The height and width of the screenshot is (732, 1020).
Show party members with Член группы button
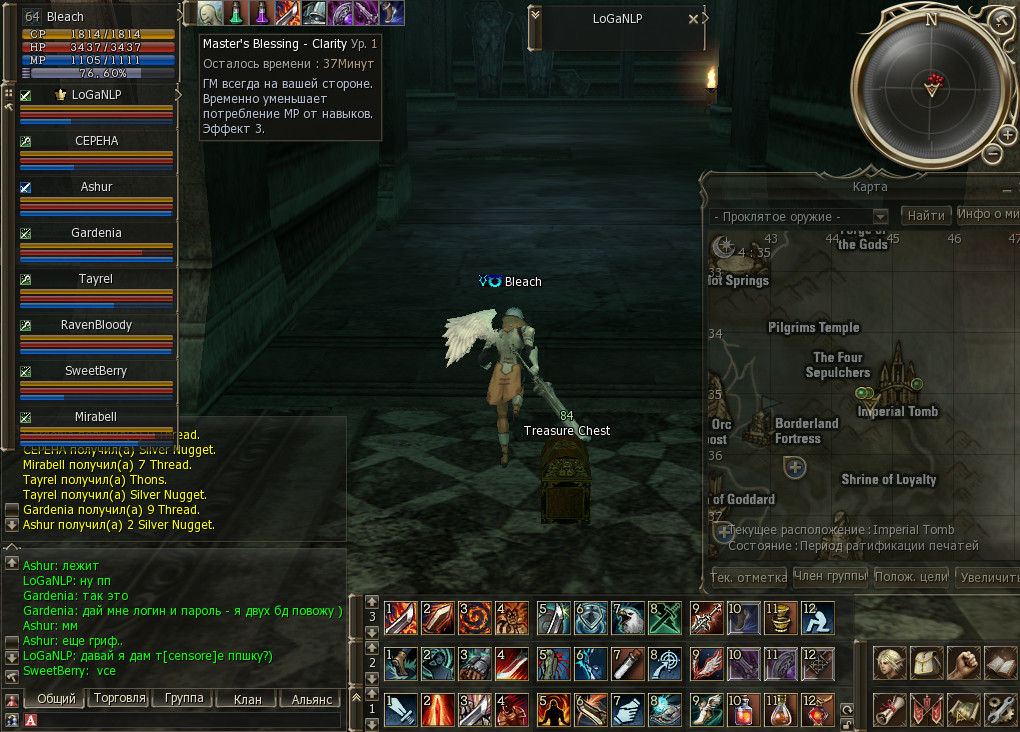[x=829, y=576]
